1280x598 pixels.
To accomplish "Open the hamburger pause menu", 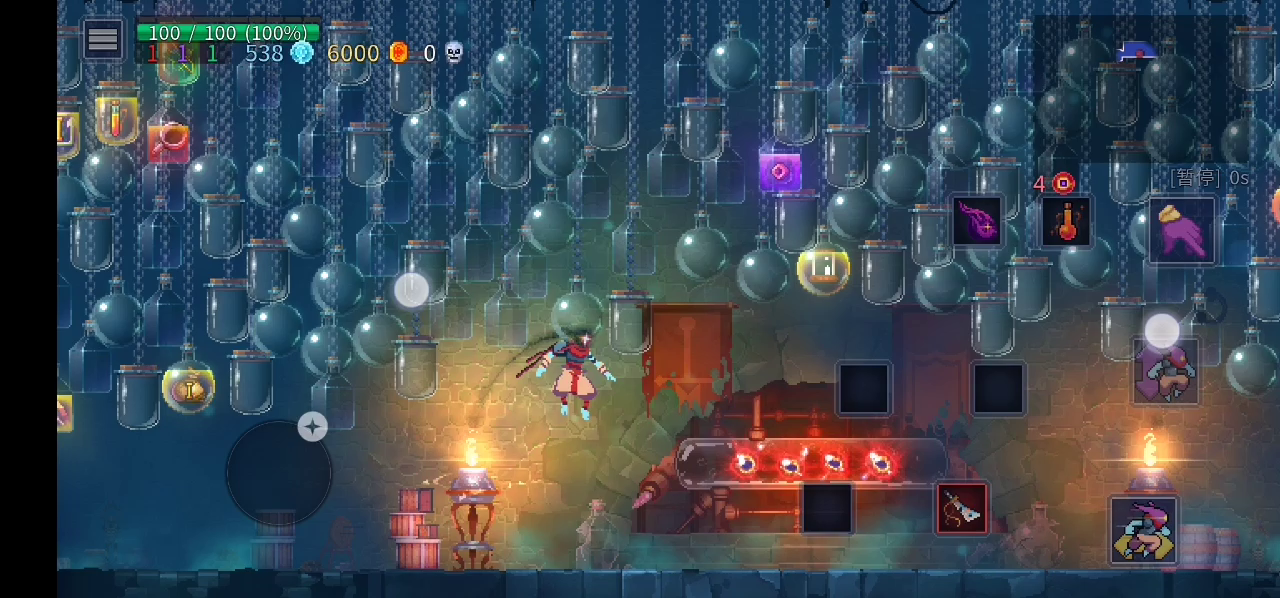I will point(103,40).
